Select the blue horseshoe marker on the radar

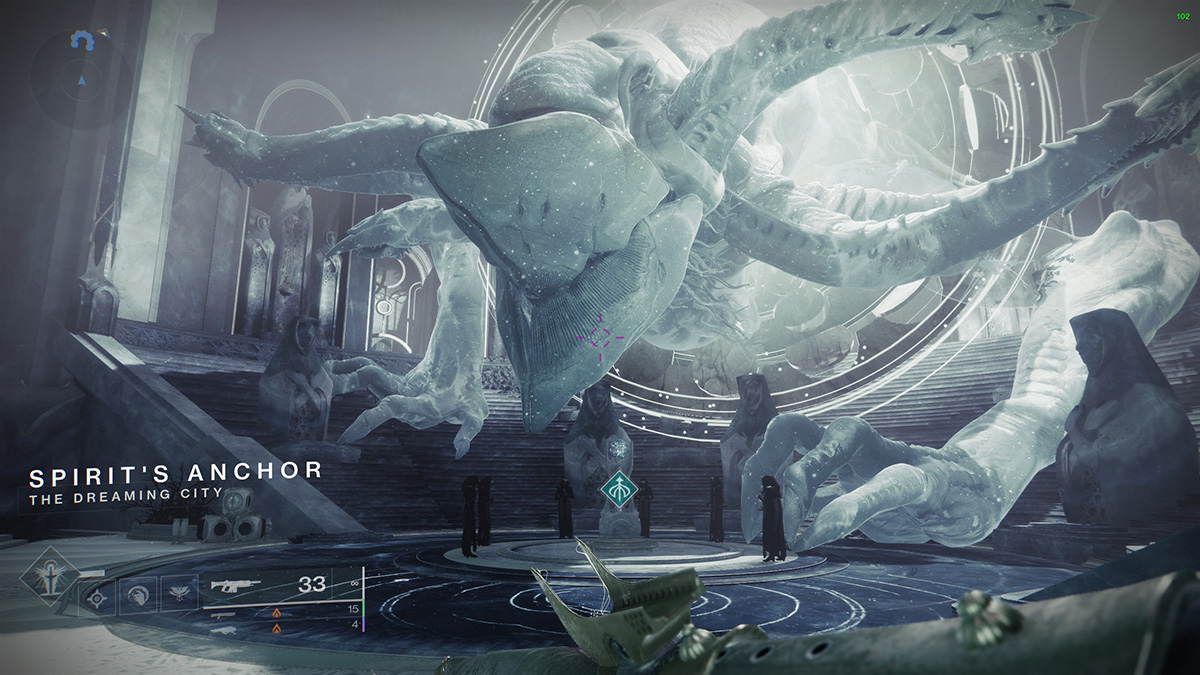coord(81,39)
